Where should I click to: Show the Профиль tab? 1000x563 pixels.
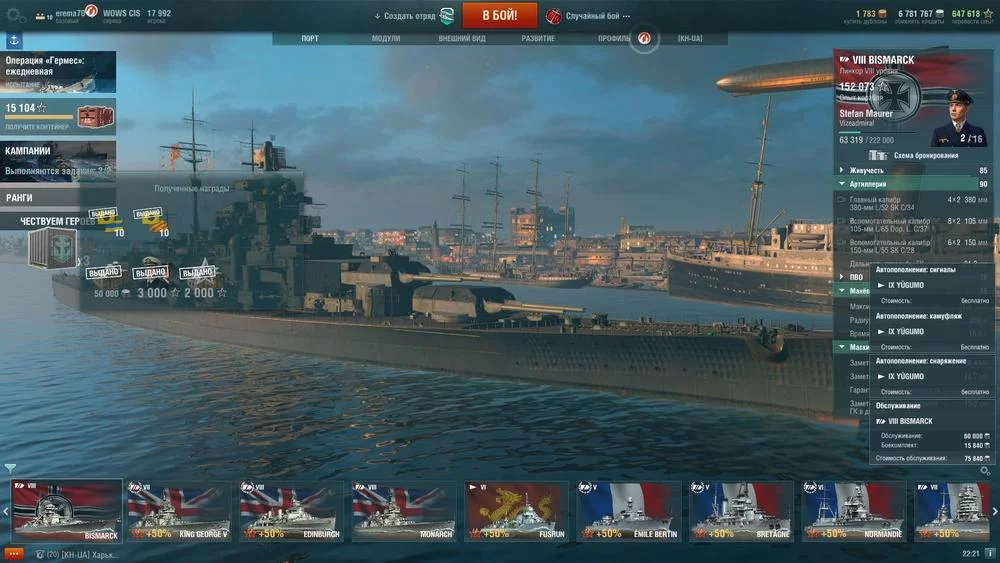[614, 39]
